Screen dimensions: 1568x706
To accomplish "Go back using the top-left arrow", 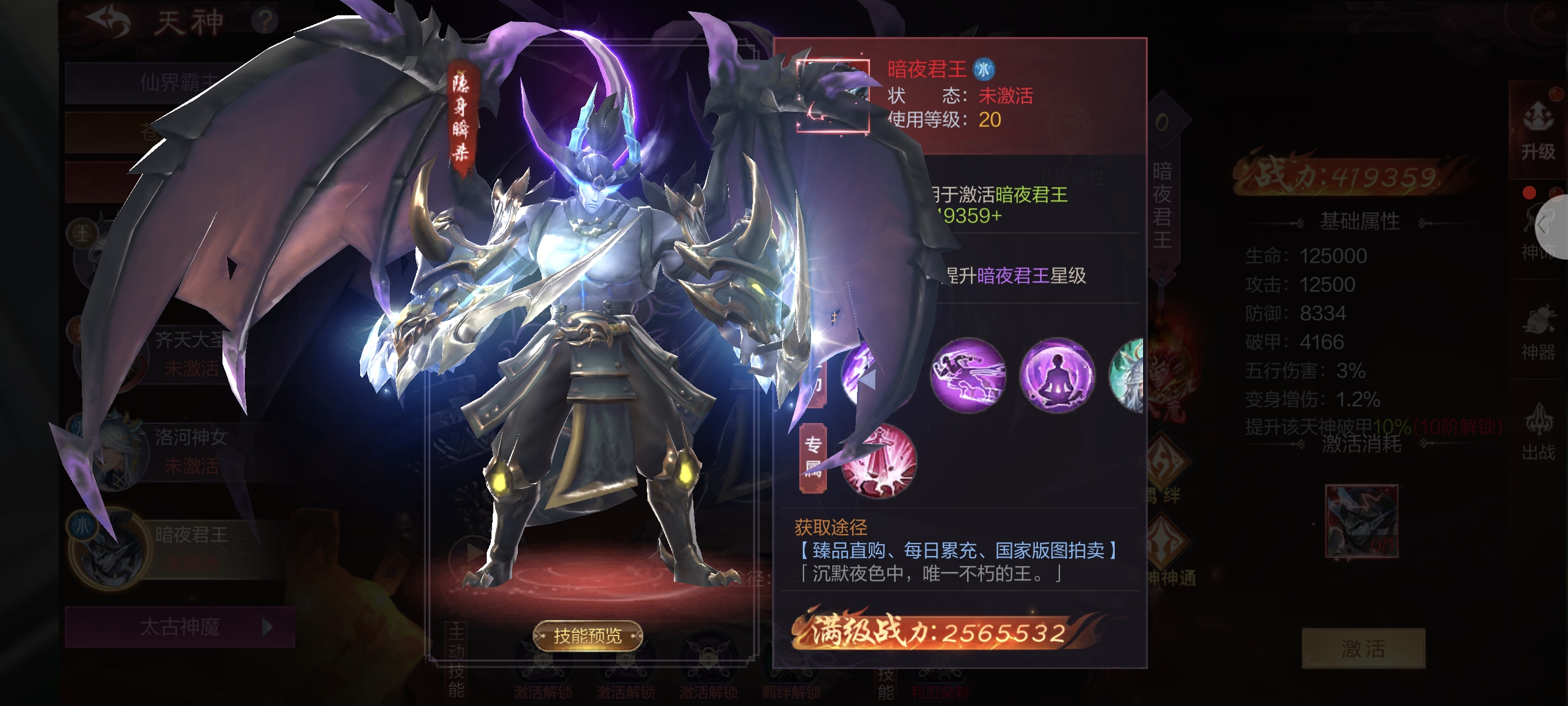I will [x=108, y=22].
